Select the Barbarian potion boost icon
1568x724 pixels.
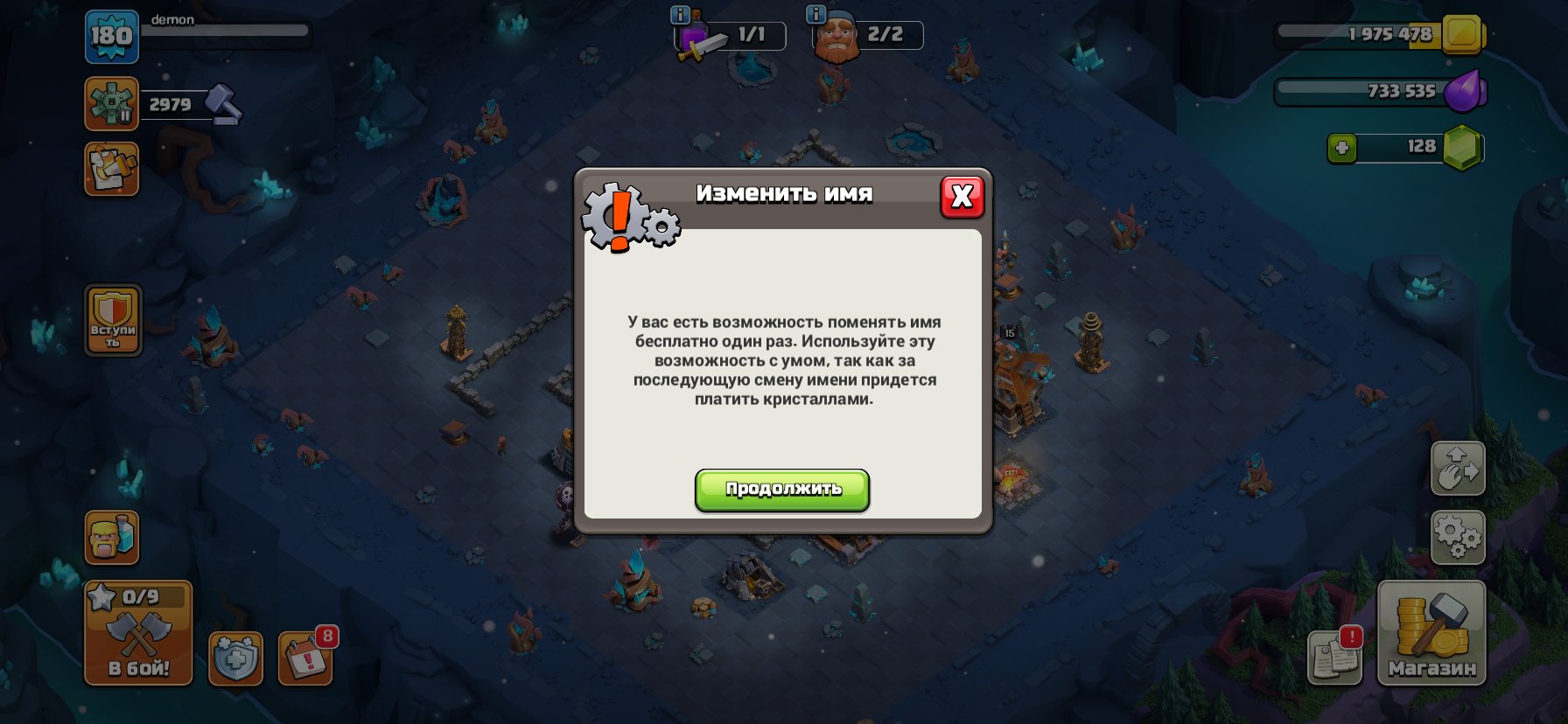click(x=111, y=539)
